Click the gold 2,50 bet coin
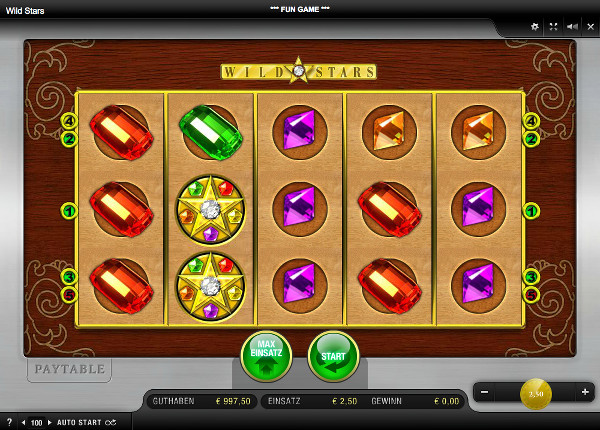 535,393
